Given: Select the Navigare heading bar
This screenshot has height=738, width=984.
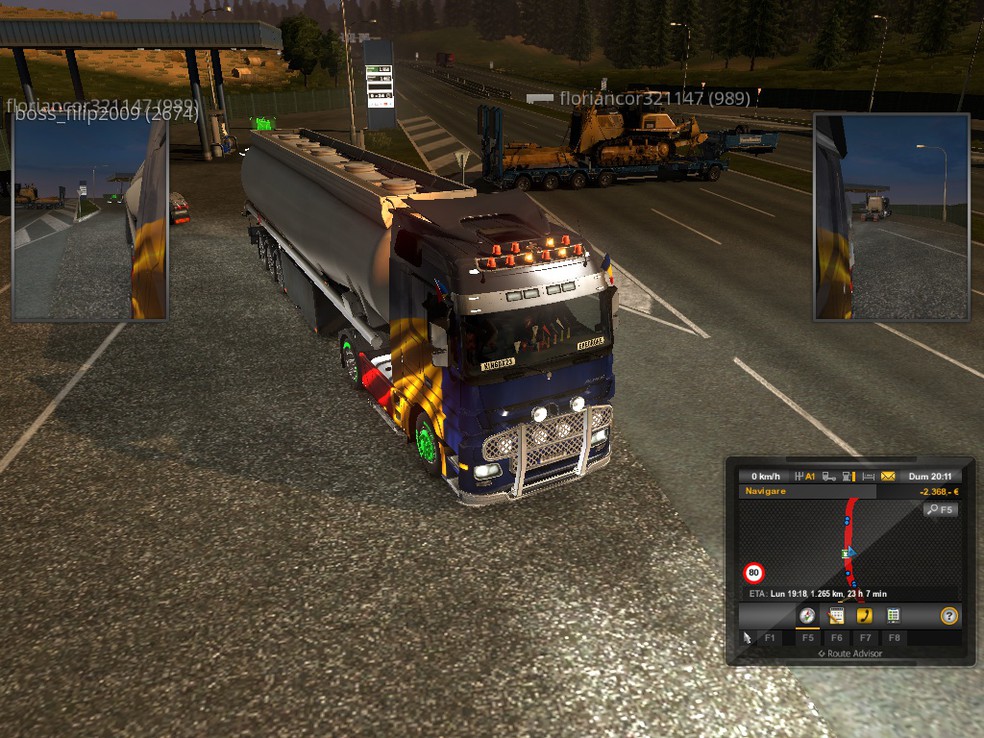Looking at the screenshot, I should 807,492.
